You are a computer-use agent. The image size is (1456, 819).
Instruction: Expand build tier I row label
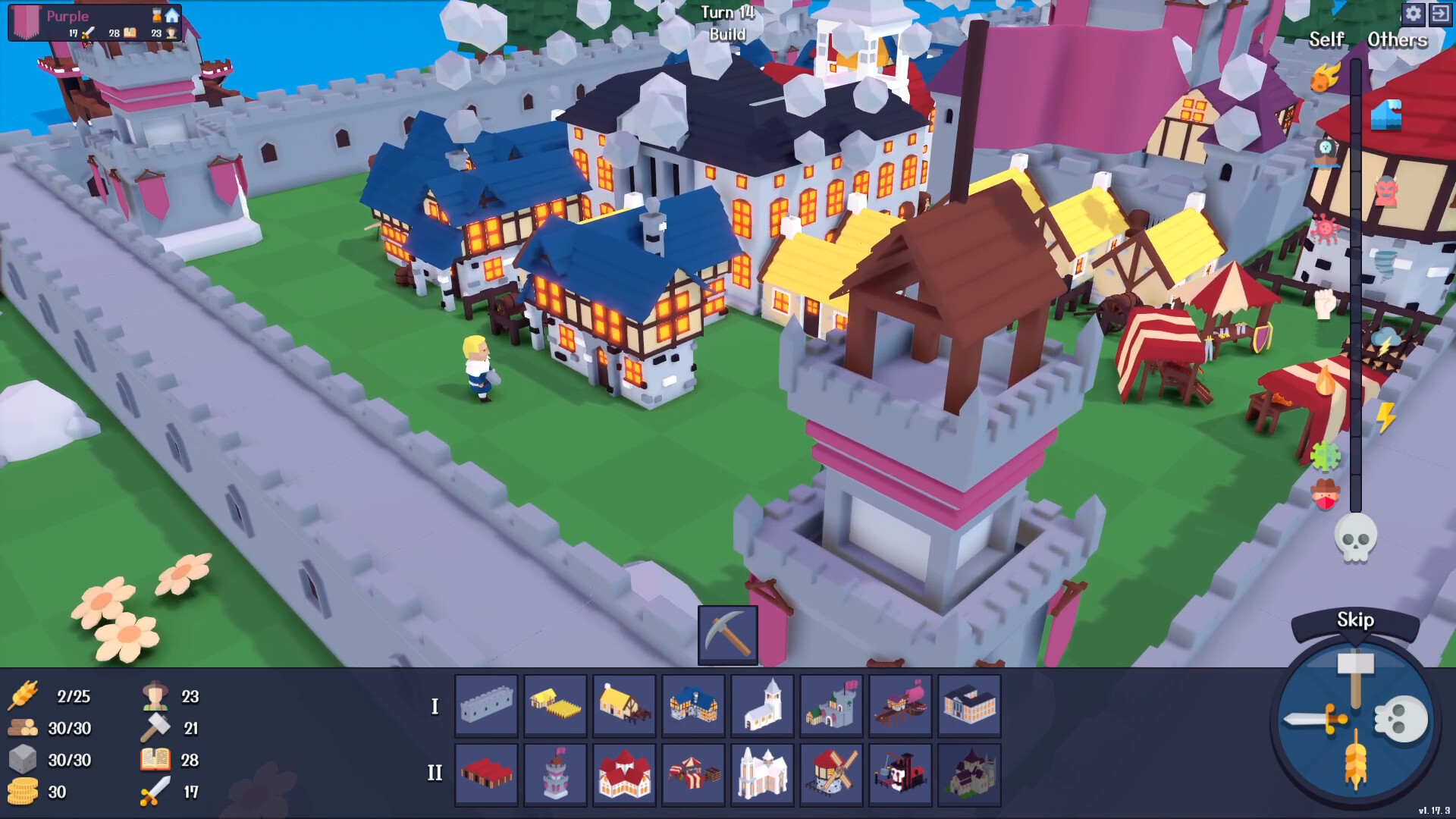tap(435, 707)
